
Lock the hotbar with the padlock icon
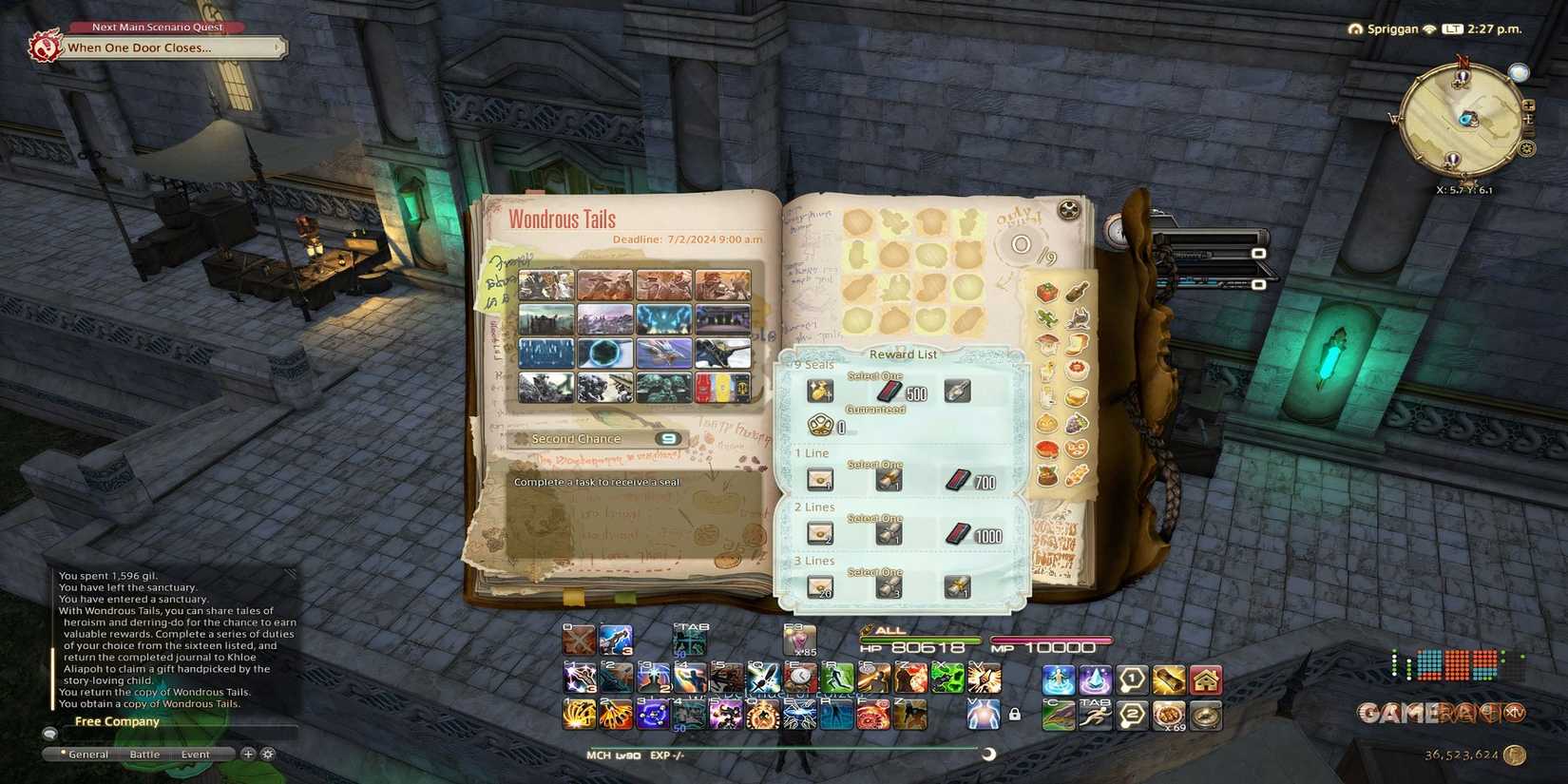[1014, 715]
